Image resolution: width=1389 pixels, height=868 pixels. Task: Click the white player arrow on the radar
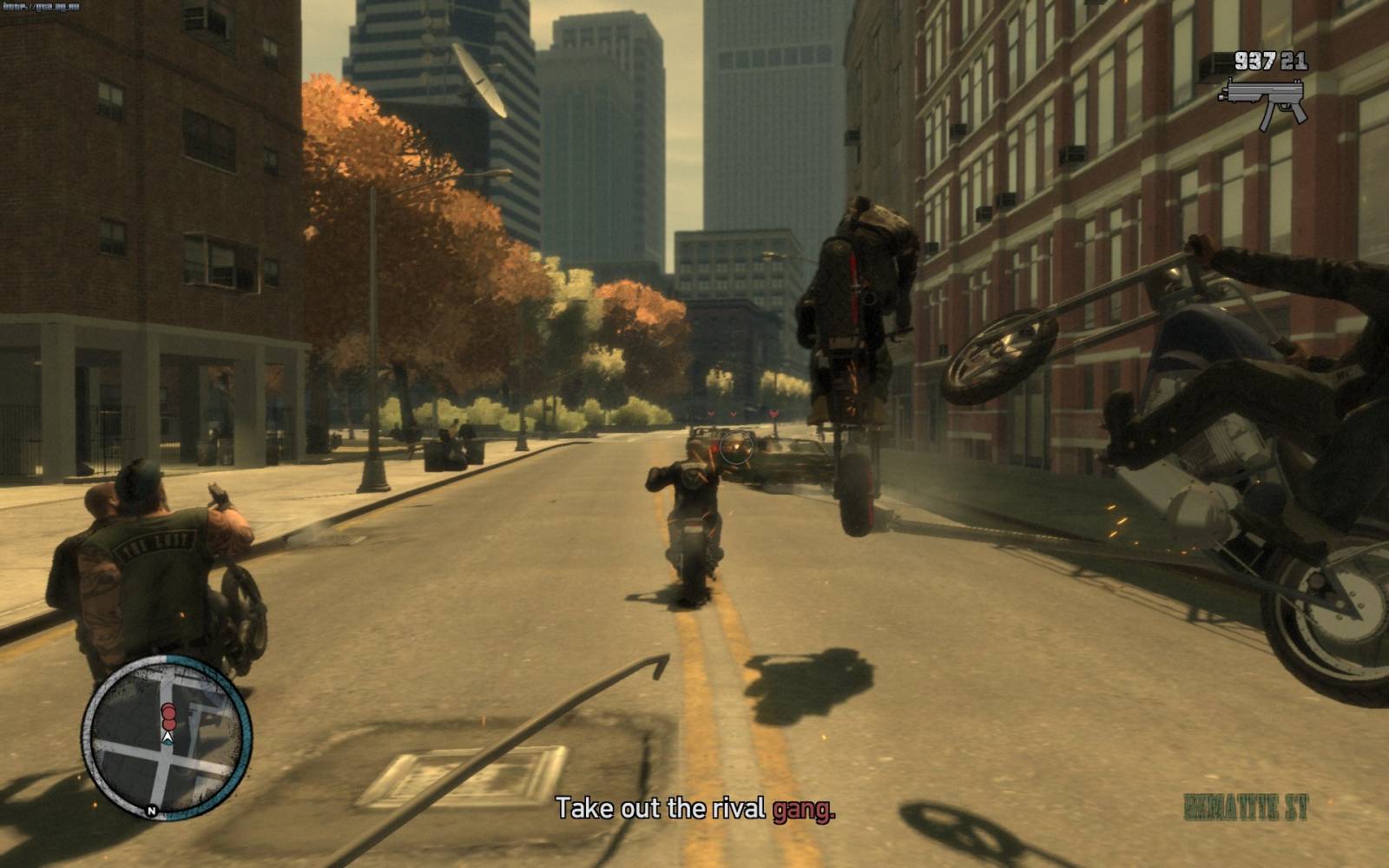point(168,736)
